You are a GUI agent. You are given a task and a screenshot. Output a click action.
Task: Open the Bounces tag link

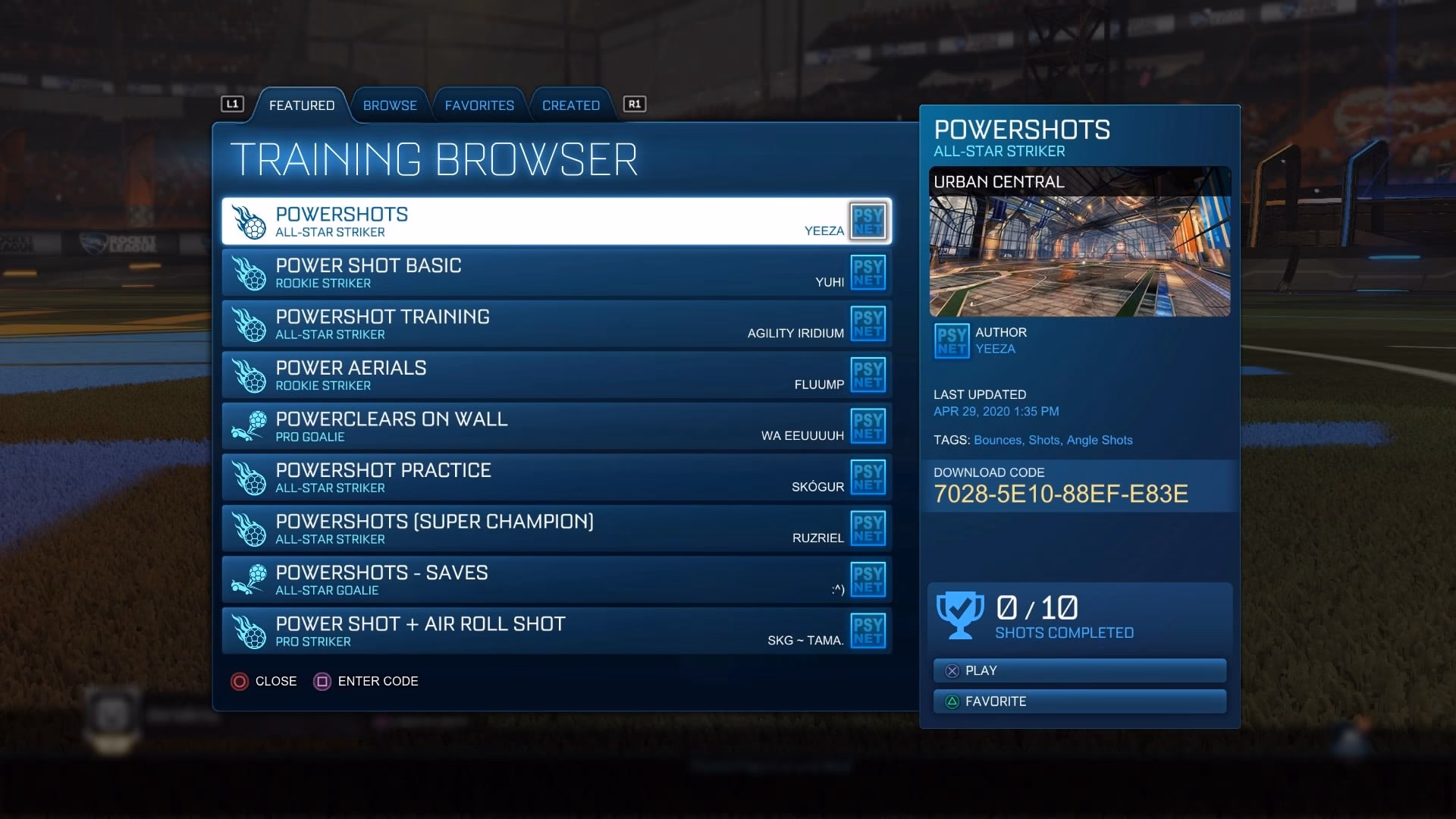pos(998,440)
